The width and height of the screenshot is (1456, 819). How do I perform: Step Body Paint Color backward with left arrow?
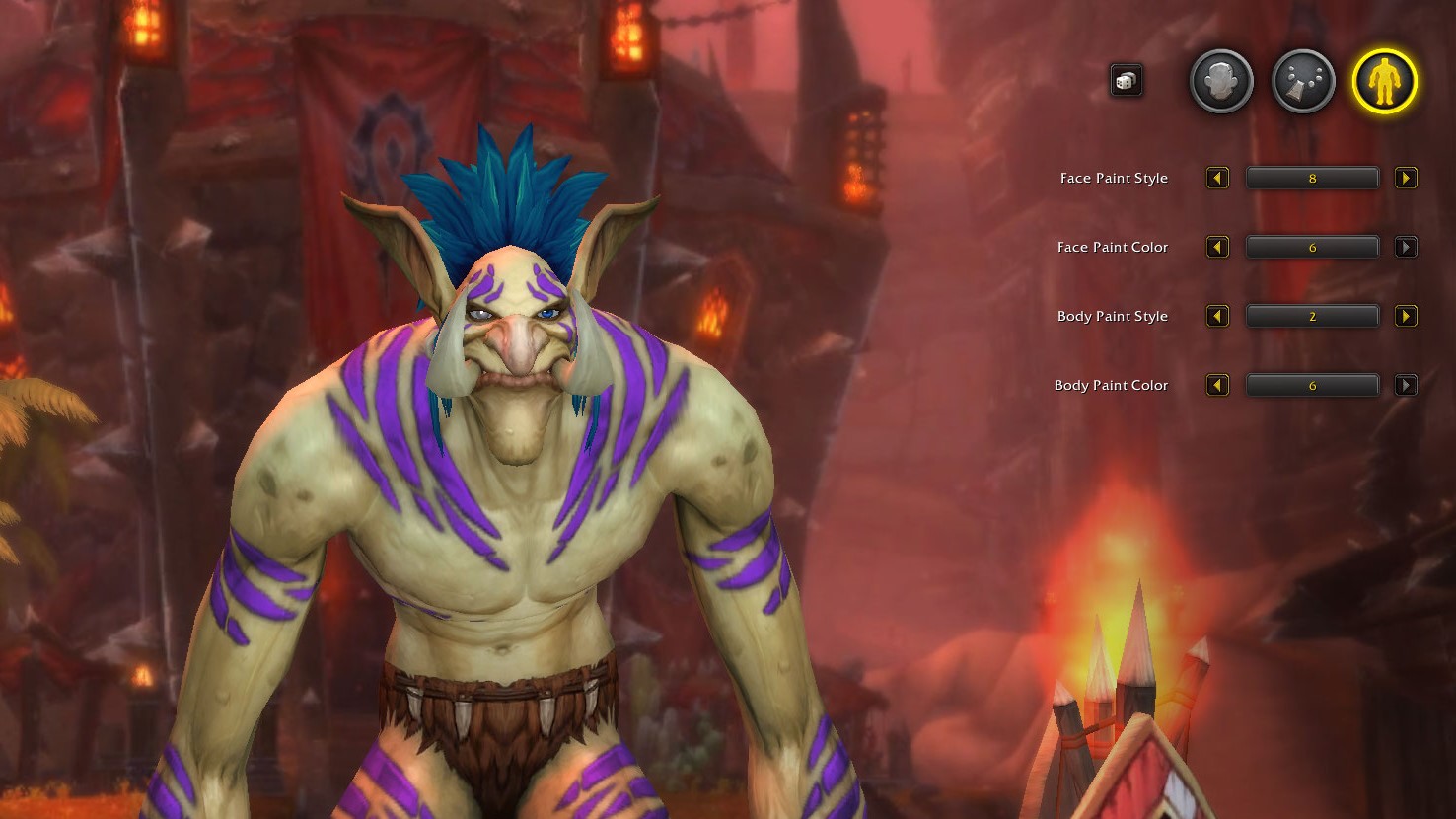click(1217, 385)
